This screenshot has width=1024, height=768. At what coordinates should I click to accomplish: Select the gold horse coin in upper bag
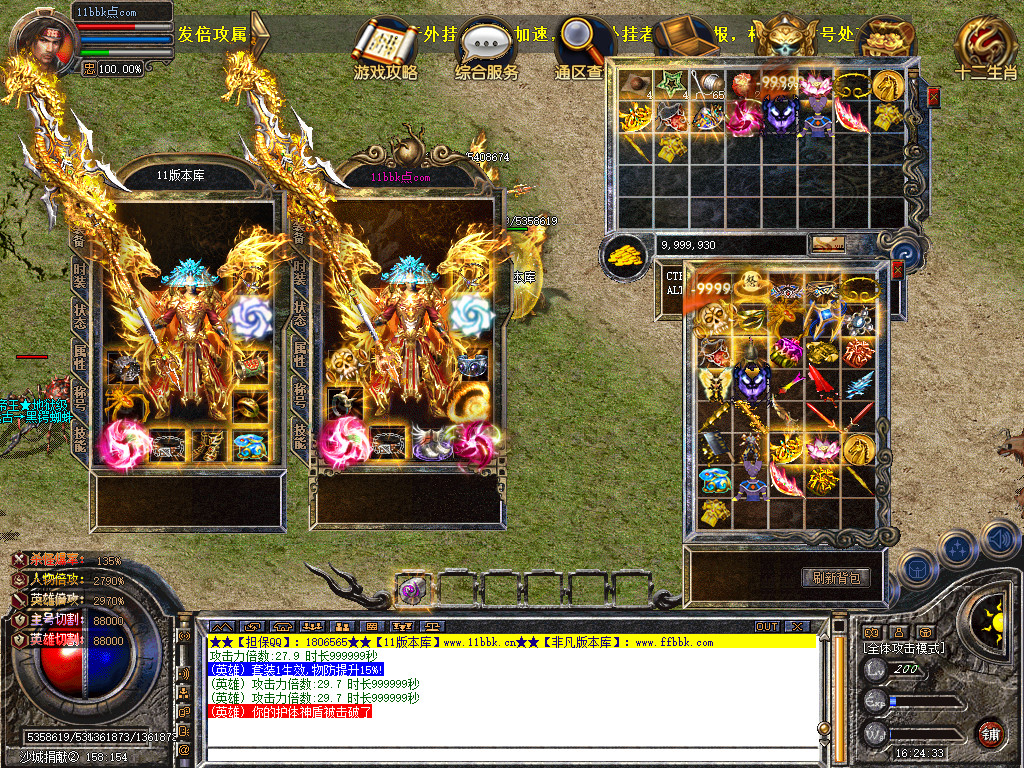(888, 87)
